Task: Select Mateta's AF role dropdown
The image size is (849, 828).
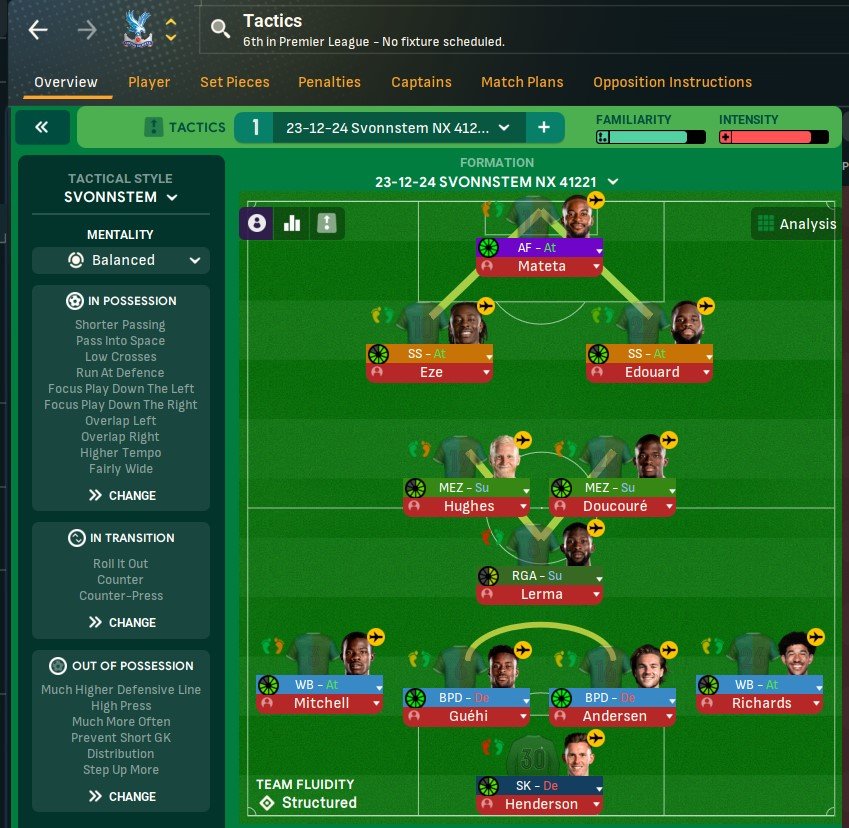Action: click(599, 248)
